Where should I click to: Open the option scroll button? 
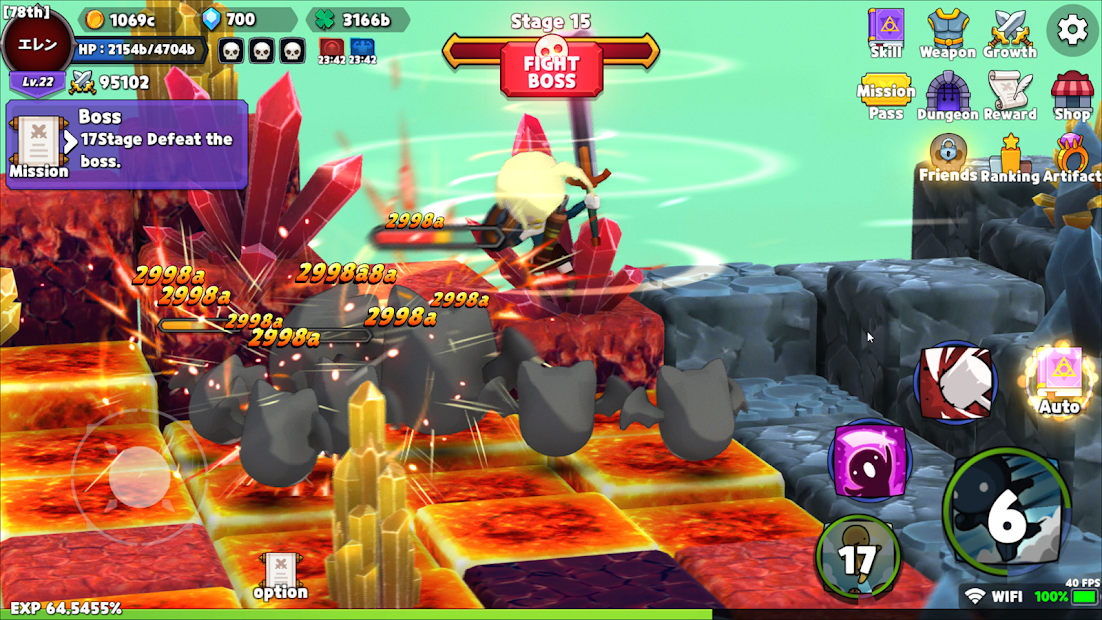(280, 577)
